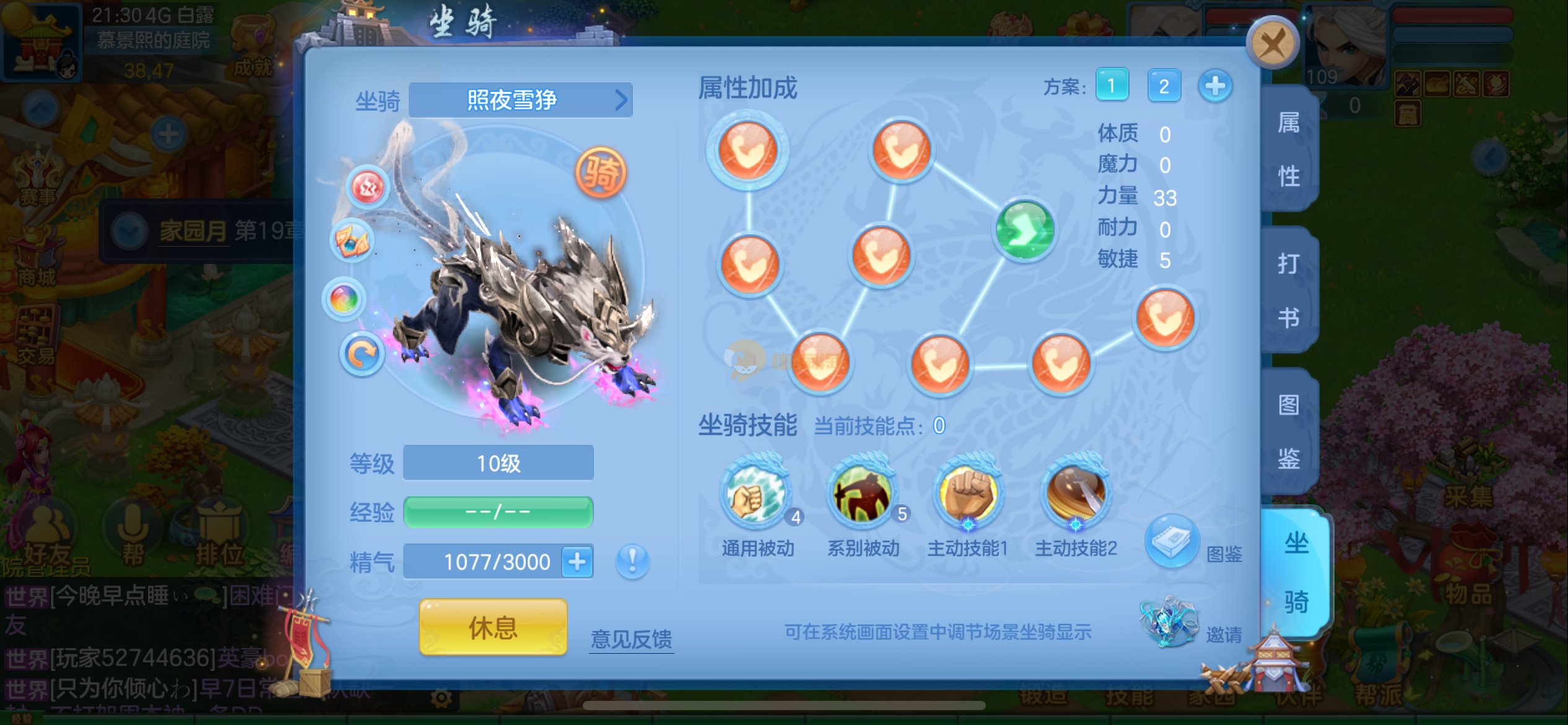Open the 打书 side tab
The image size is (1568, 725).
[1289, 290]
